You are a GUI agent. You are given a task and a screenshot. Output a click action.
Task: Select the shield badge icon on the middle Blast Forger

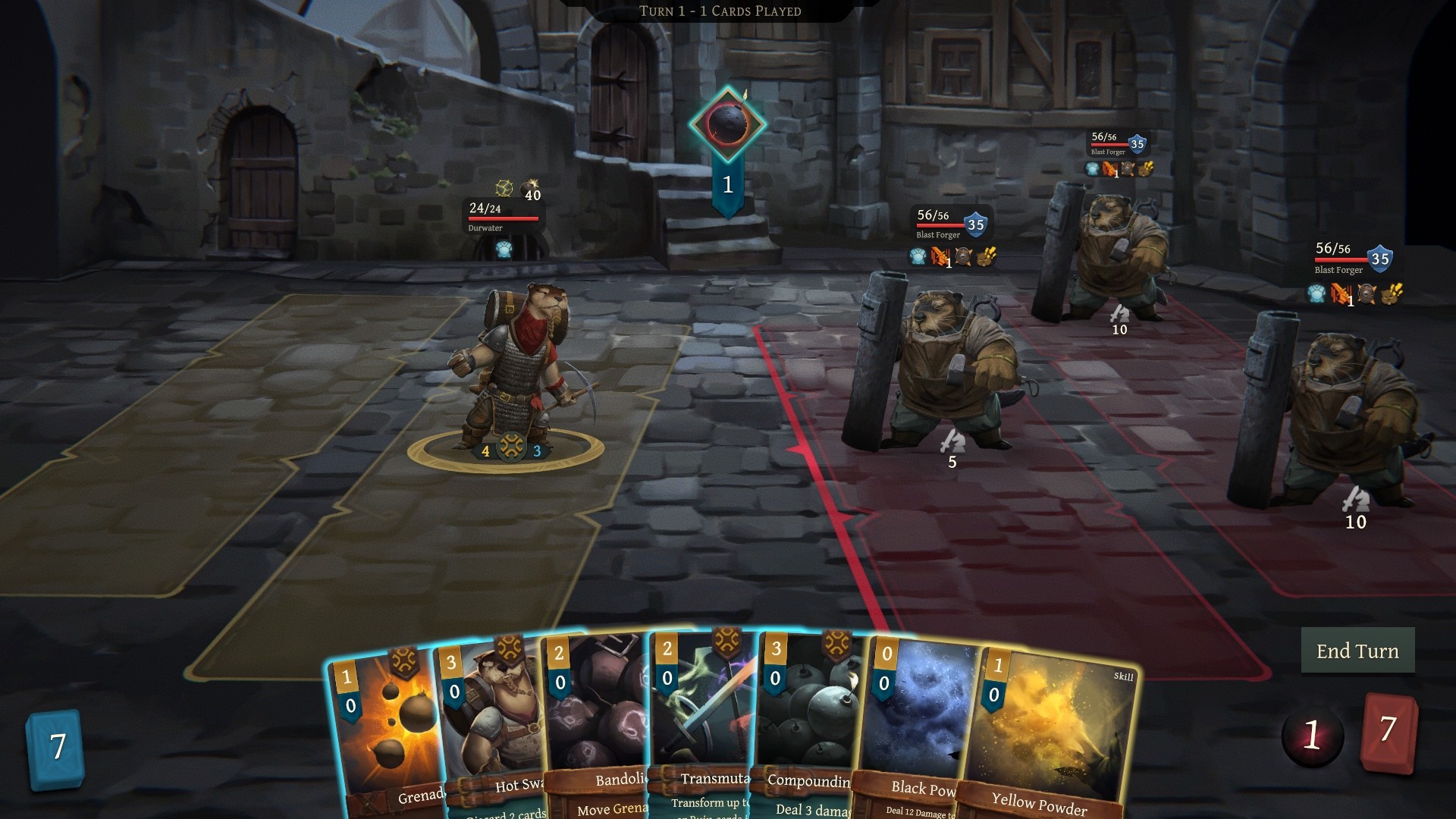coord(1128,170)
